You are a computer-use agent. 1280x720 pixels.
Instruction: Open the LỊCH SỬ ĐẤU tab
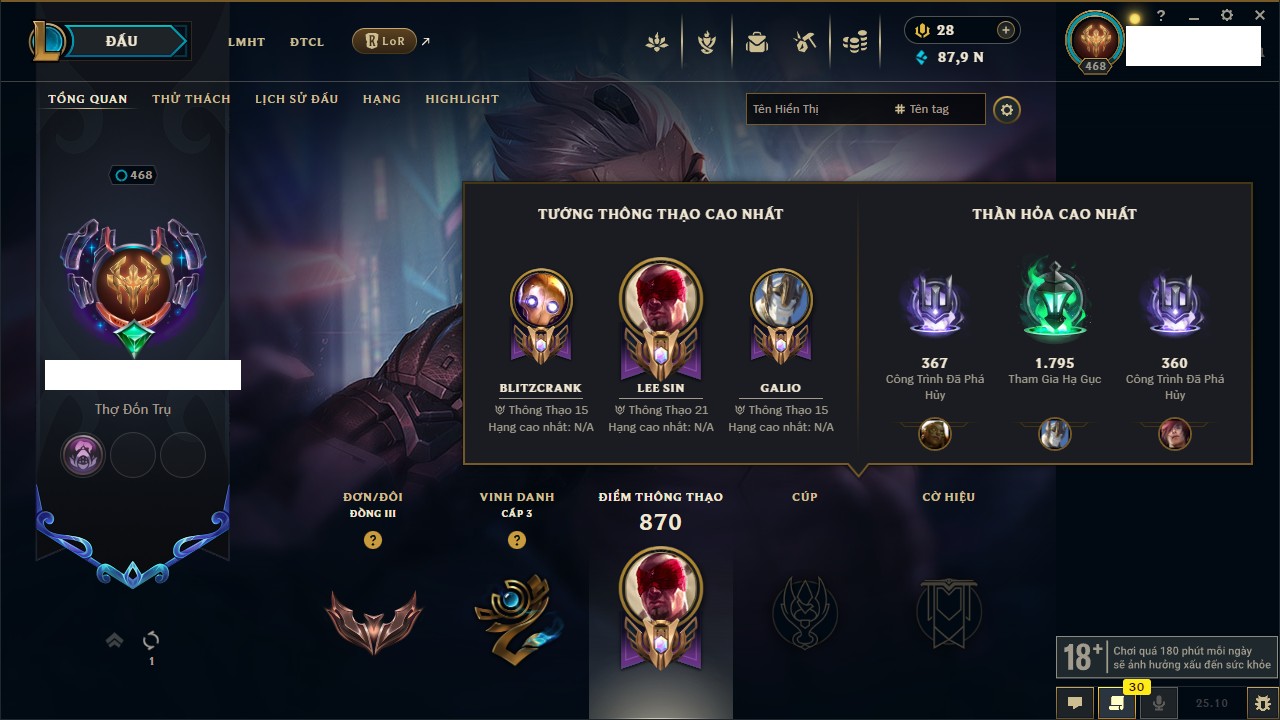coord(296,99)
